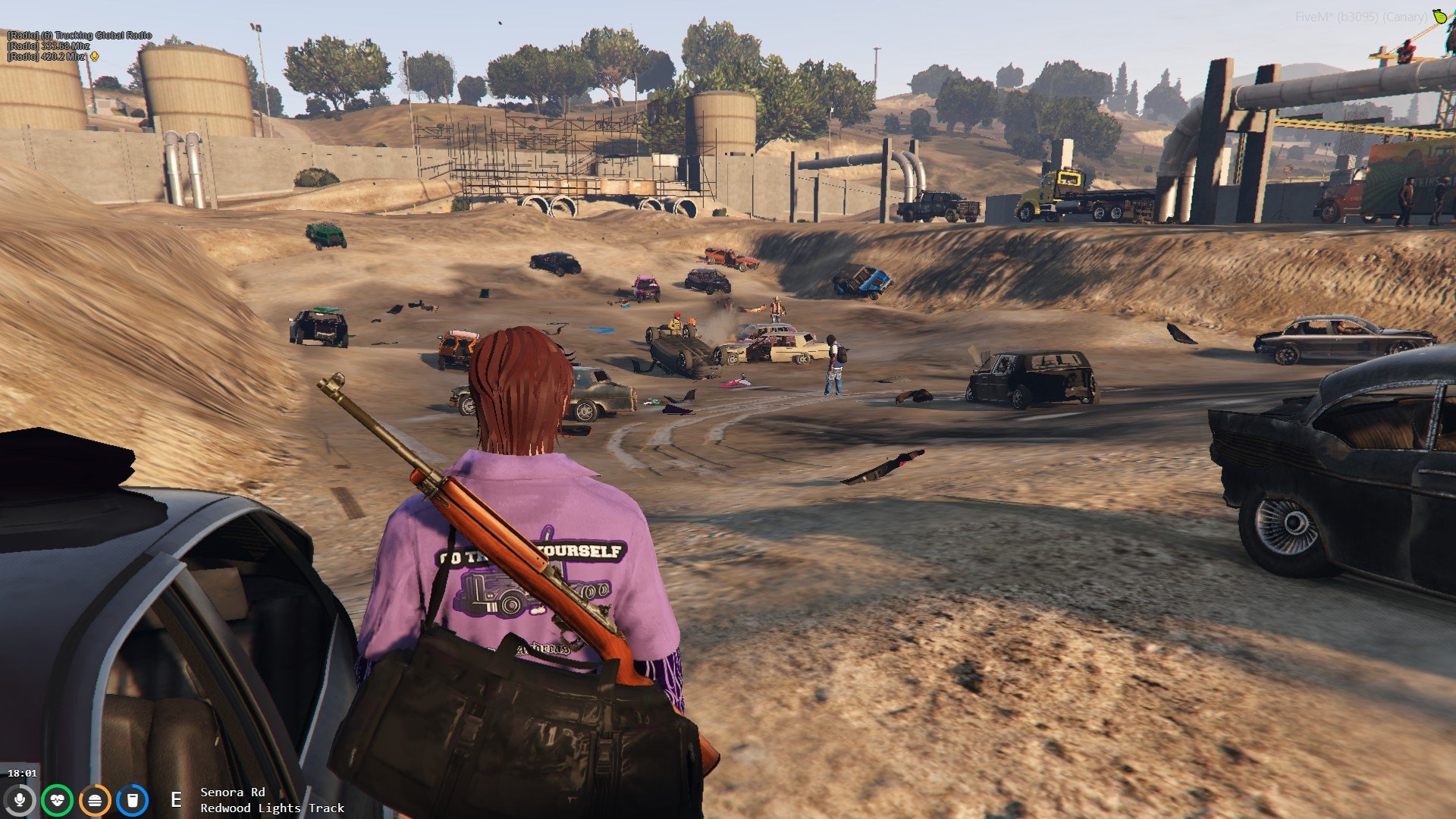Screen dimensions: 1456x819
Task: Select the heart health status icon
Action: [x=57, y=800]
